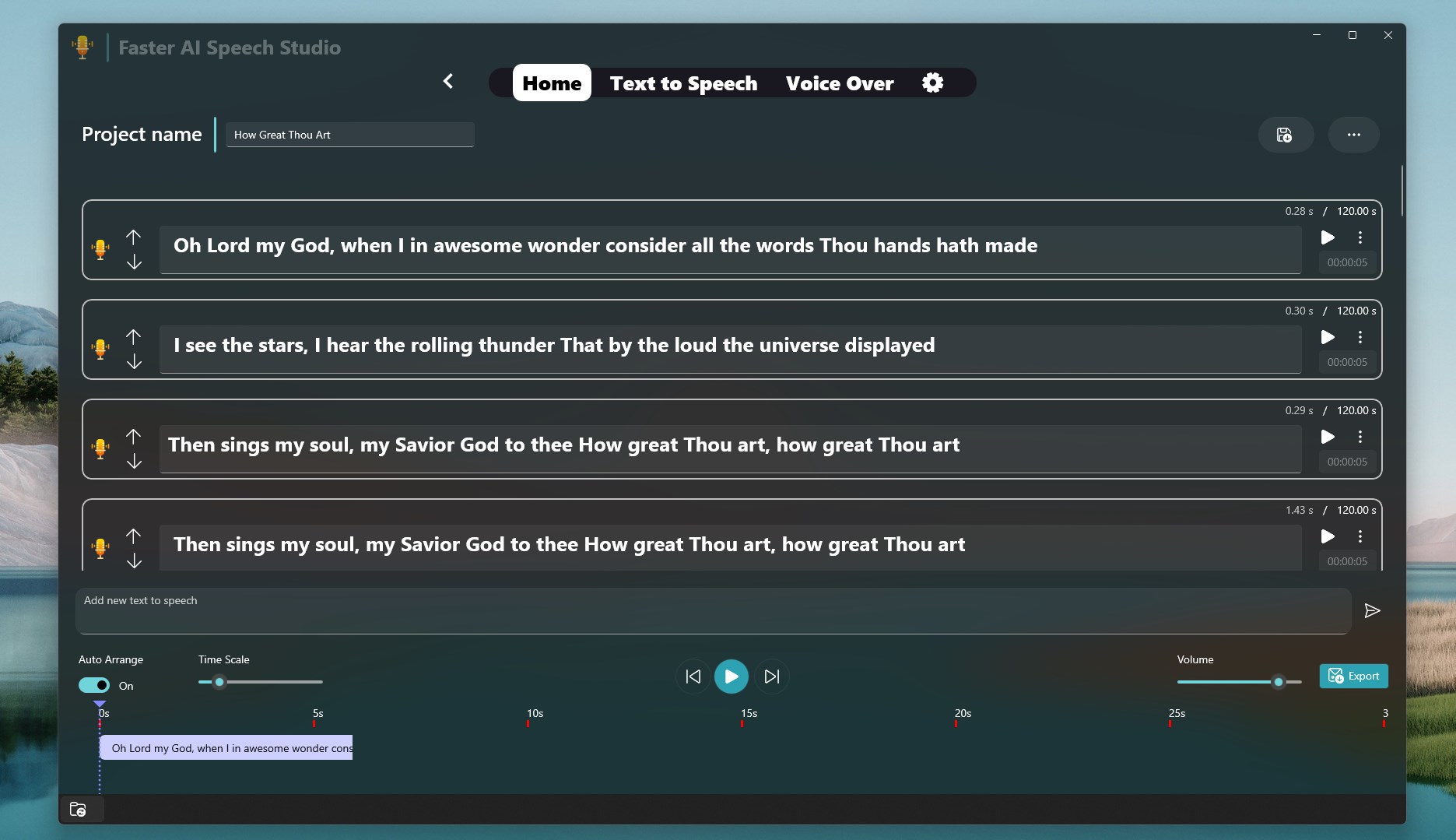Click the save project icon
Viewport: 1456px width, 840px height.
(x=1286, y=134)
